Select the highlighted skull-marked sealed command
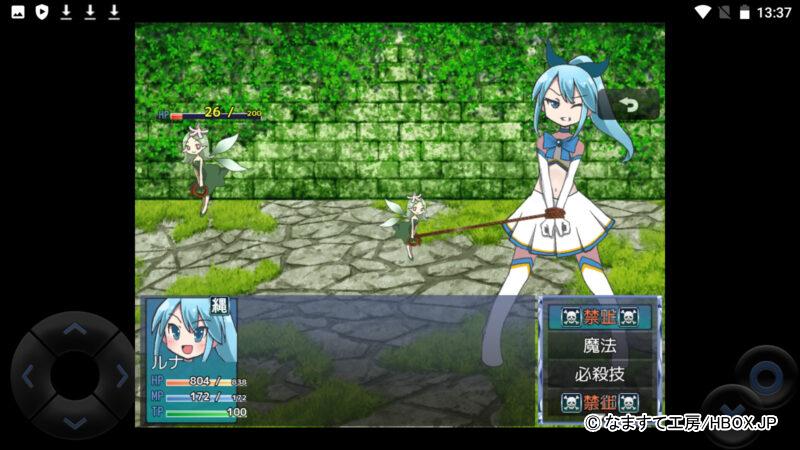Image resolution: width=800 pixels, height=450 pixels. click(600, 317)
